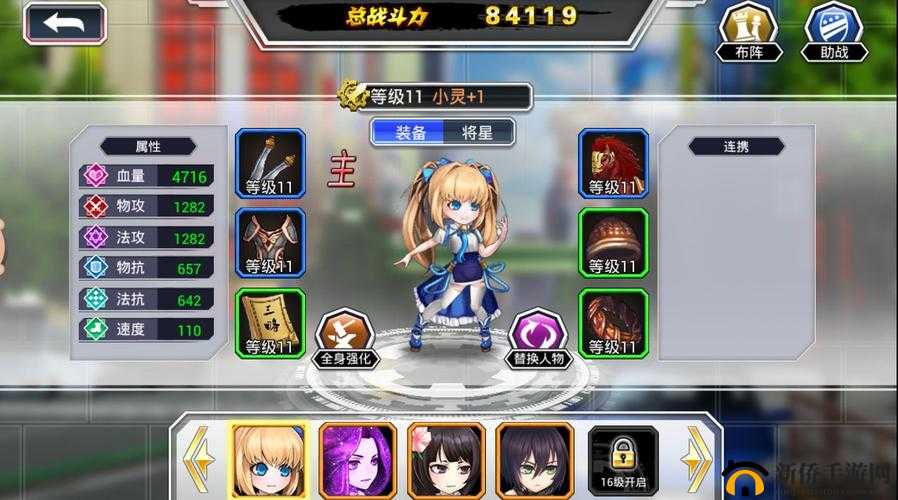The height and width of the screenshot is (500, 898).
Task: Select the red-plumed helmet slot
Action: (614, 163)
